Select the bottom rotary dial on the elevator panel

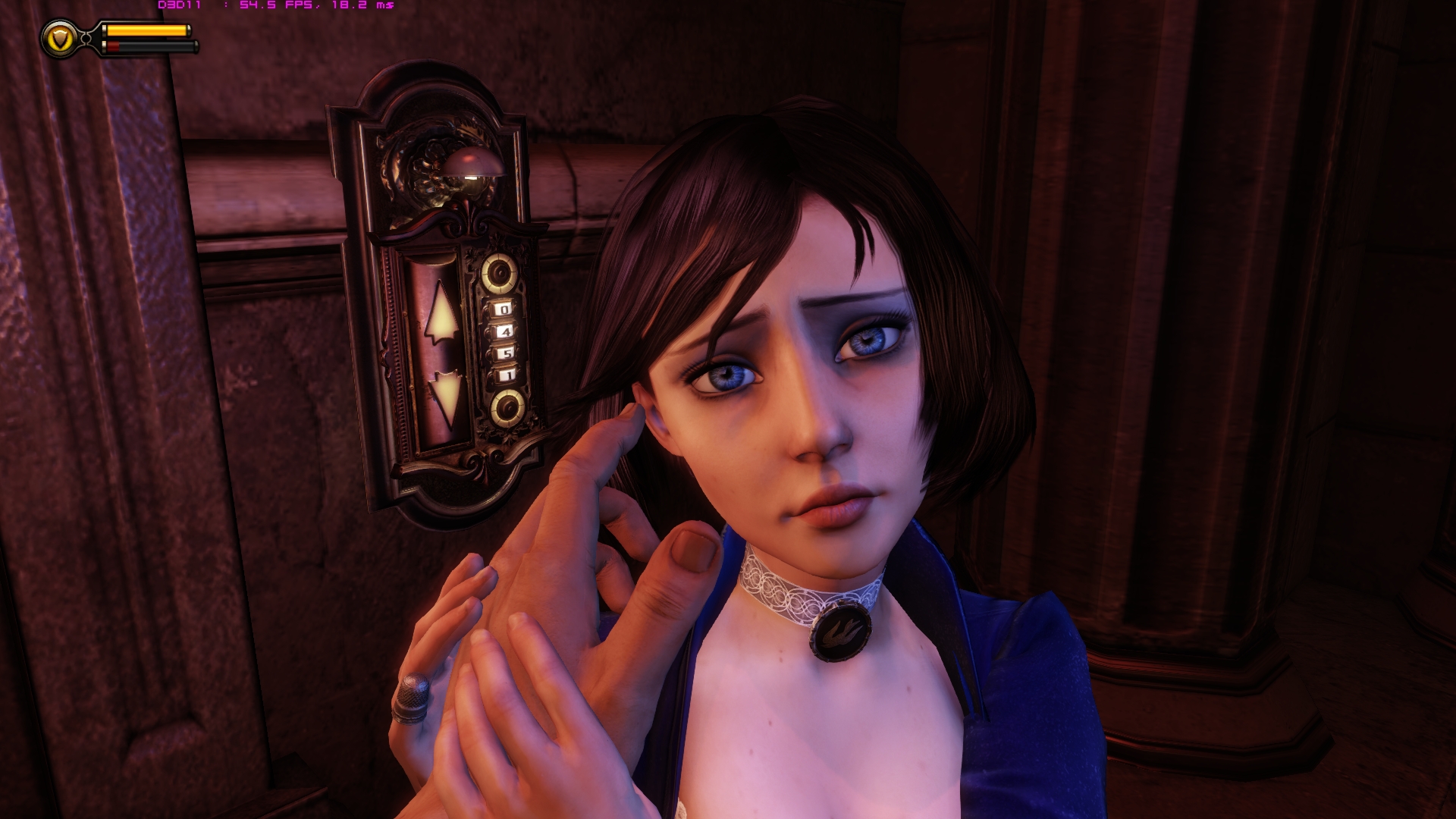[509, 407]
